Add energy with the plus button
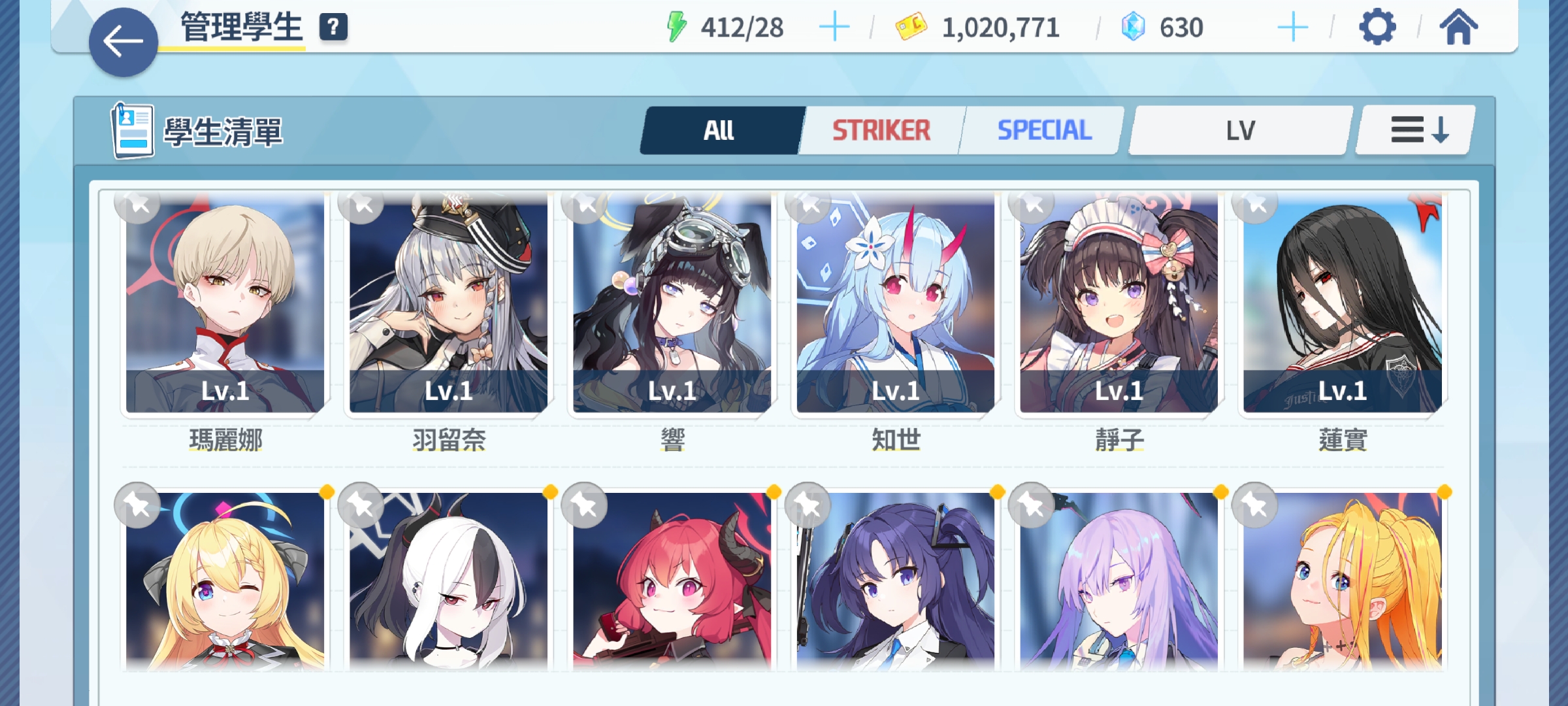The width and height of the screenshot is (1568, 706). (834, 27)
